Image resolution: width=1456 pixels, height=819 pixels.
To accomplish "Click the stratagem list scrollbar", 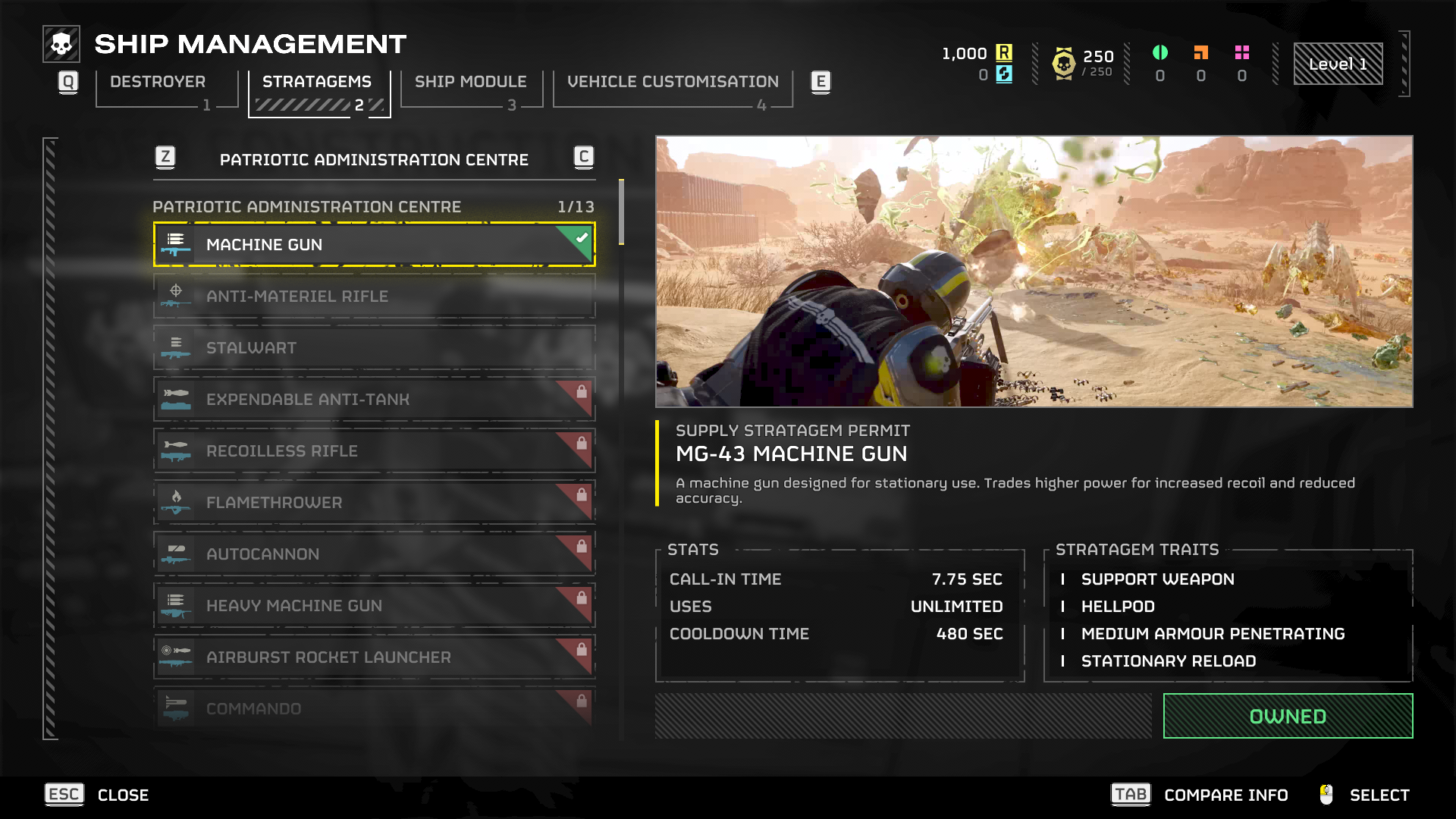I will (x=621, y=213).
